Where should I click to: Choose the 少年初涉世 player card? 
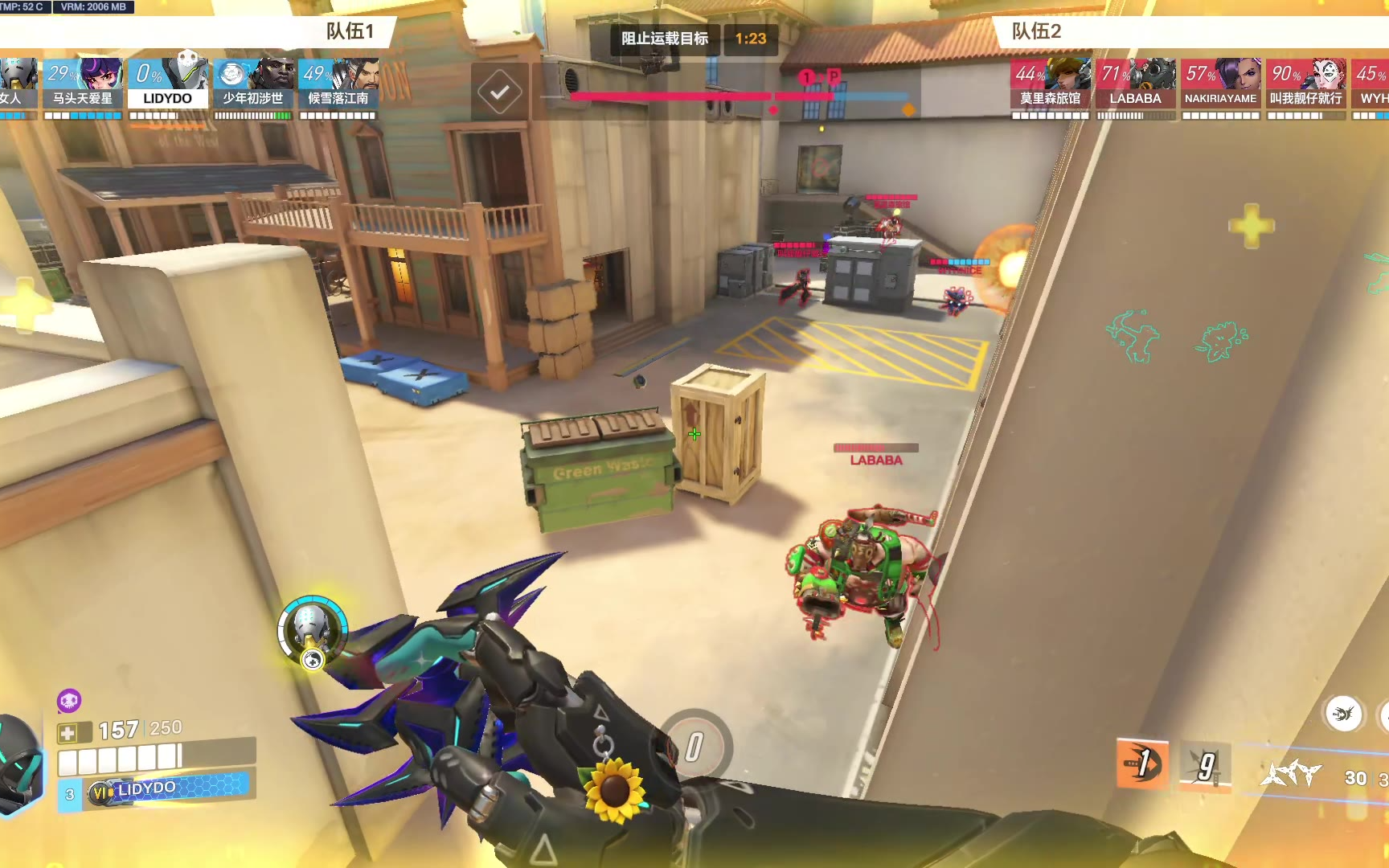point(253,84)
